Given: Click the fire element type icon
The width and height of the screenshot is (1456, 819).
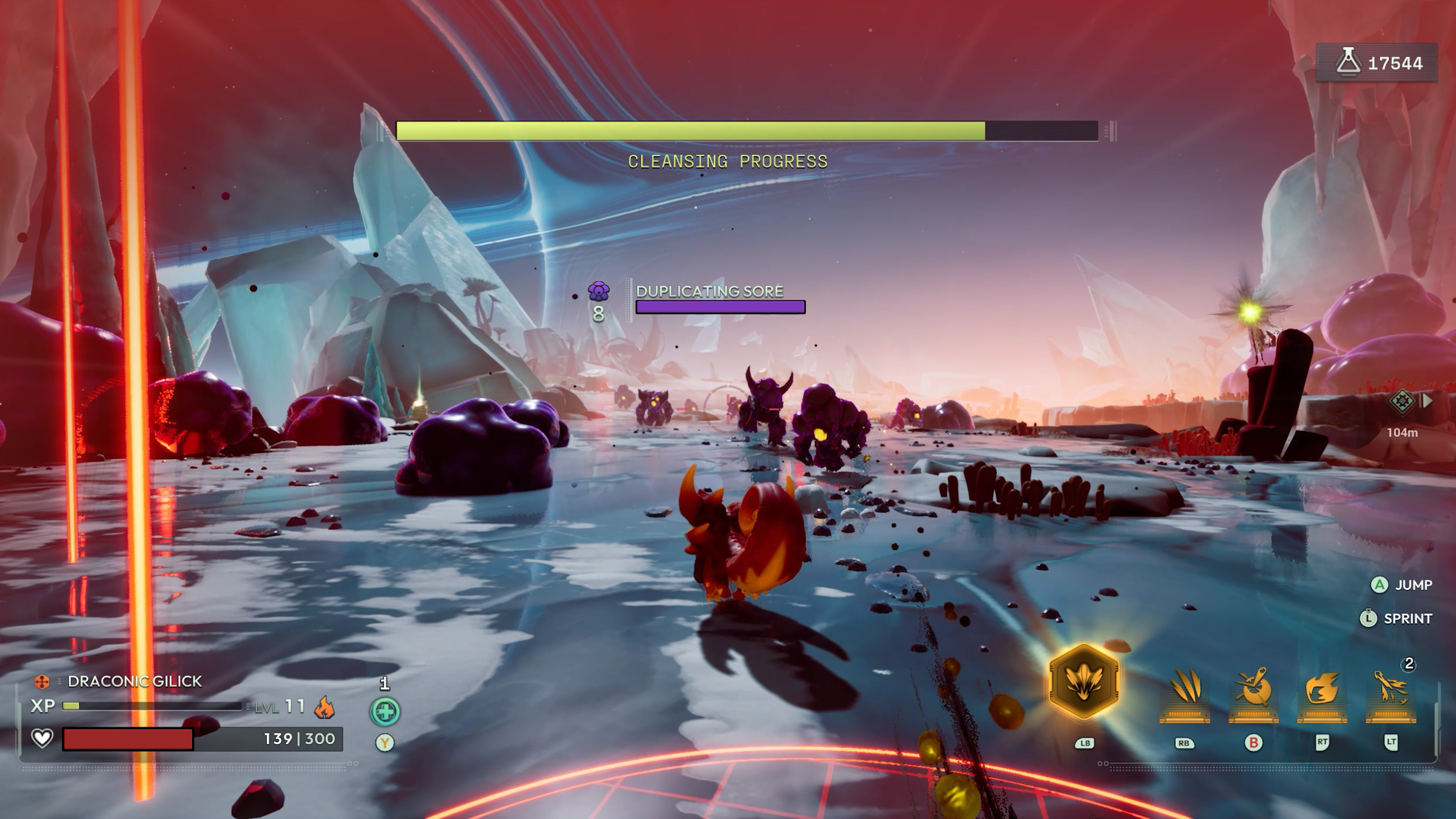Looking at the screenshot, I should [x=325, y=707].
